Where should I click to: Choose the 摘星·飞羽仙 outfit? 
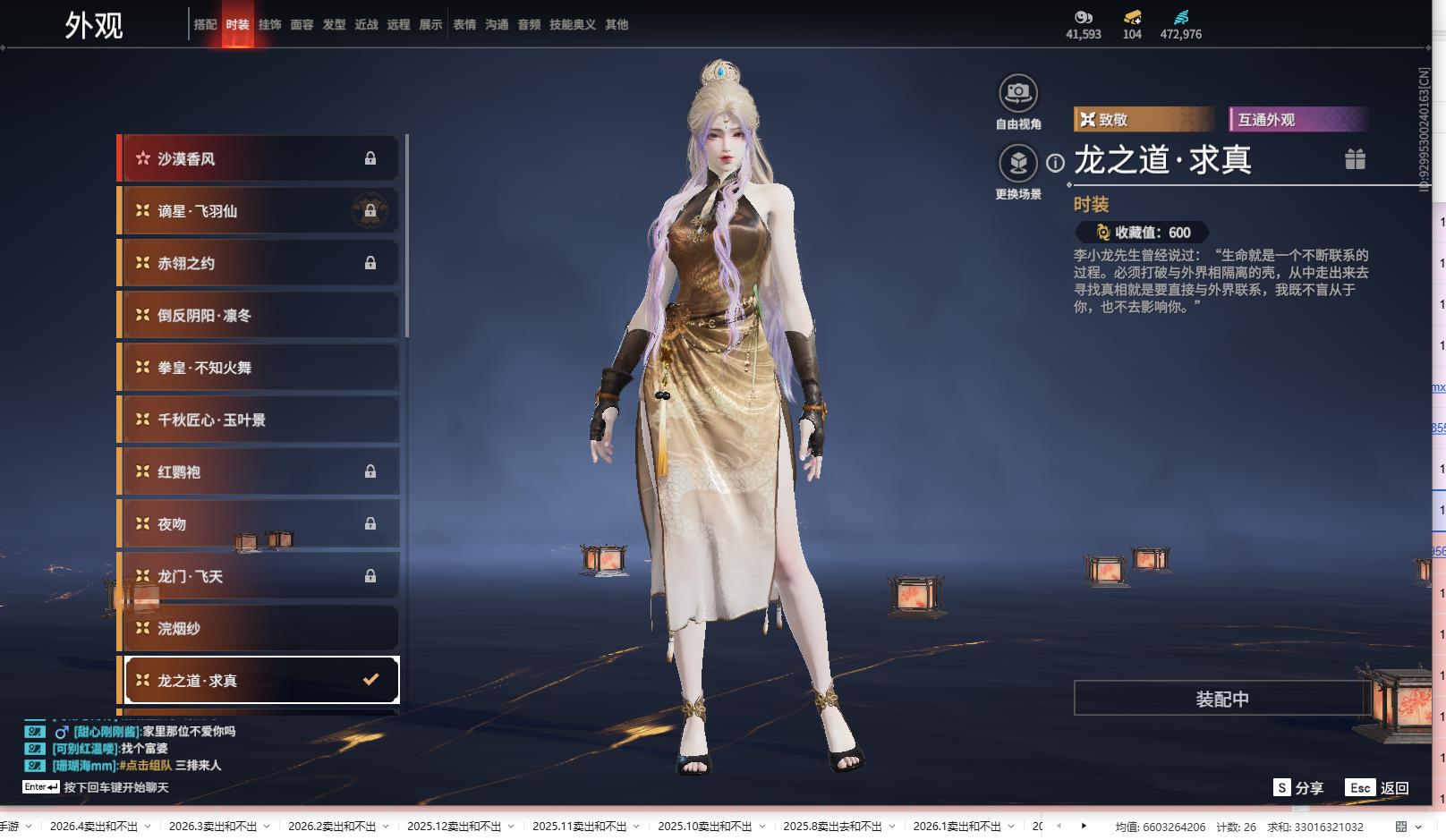(x=259, y=211)
